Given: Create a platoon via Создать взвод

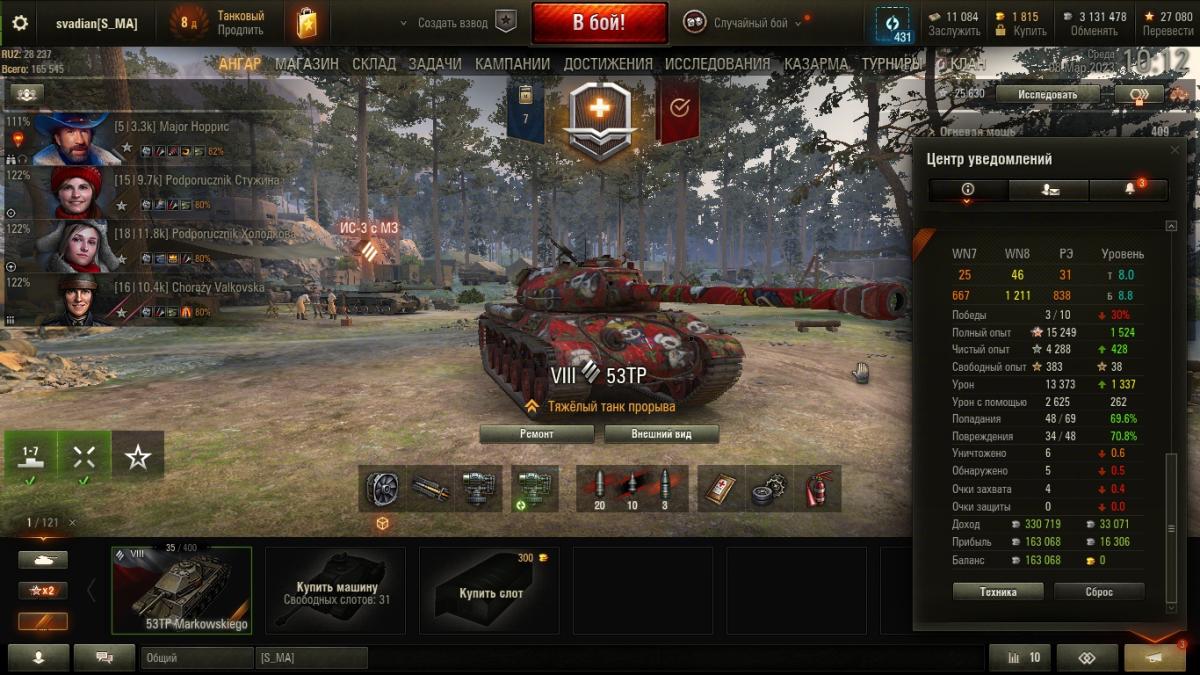Looking at the screenshot, I should 457,23.
